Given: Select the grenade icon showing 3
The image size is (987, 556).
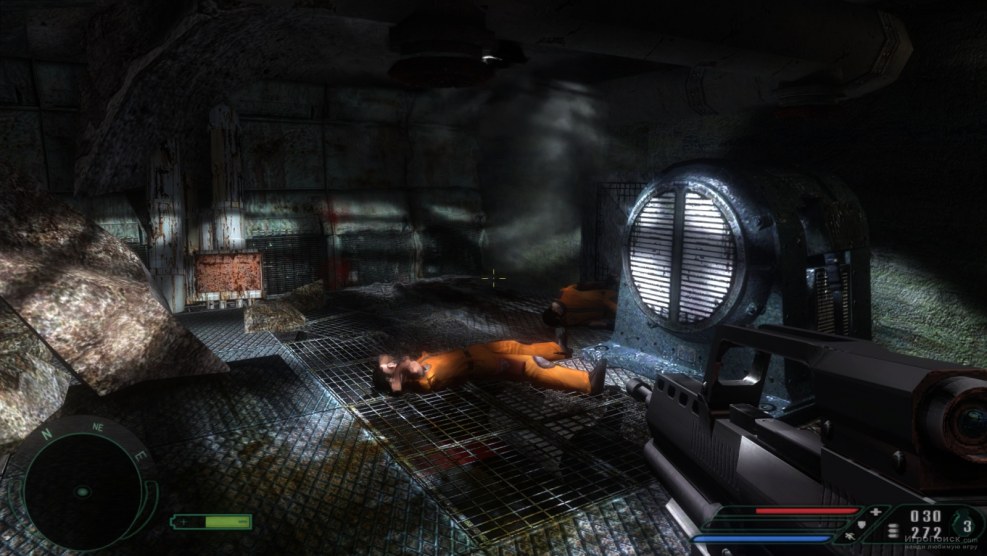Looking at the screenshot, I should pyautogui.click(x=966, y=526).
